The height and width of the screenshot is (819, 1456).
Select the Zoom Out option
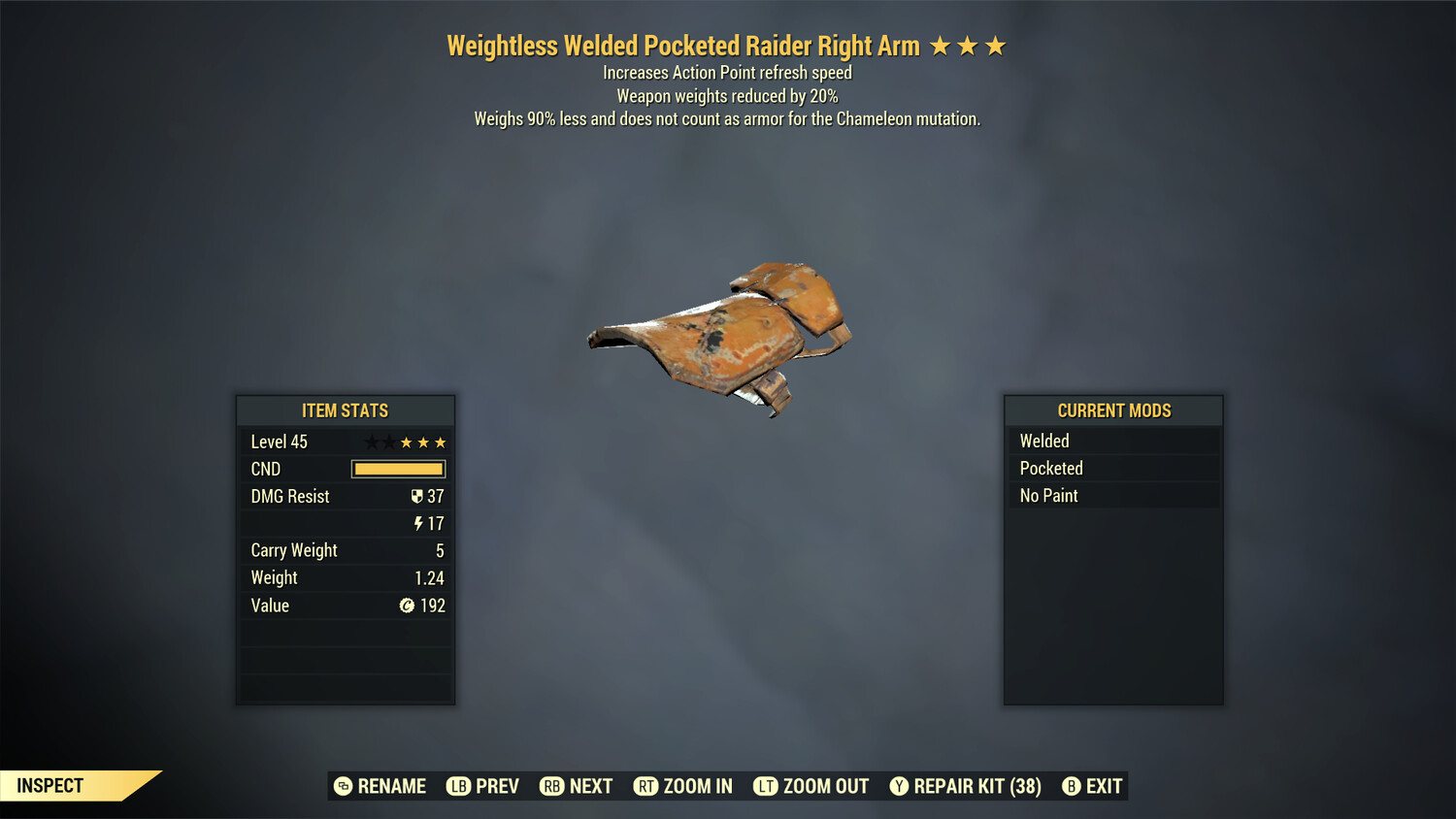click(x=811, y=786)
